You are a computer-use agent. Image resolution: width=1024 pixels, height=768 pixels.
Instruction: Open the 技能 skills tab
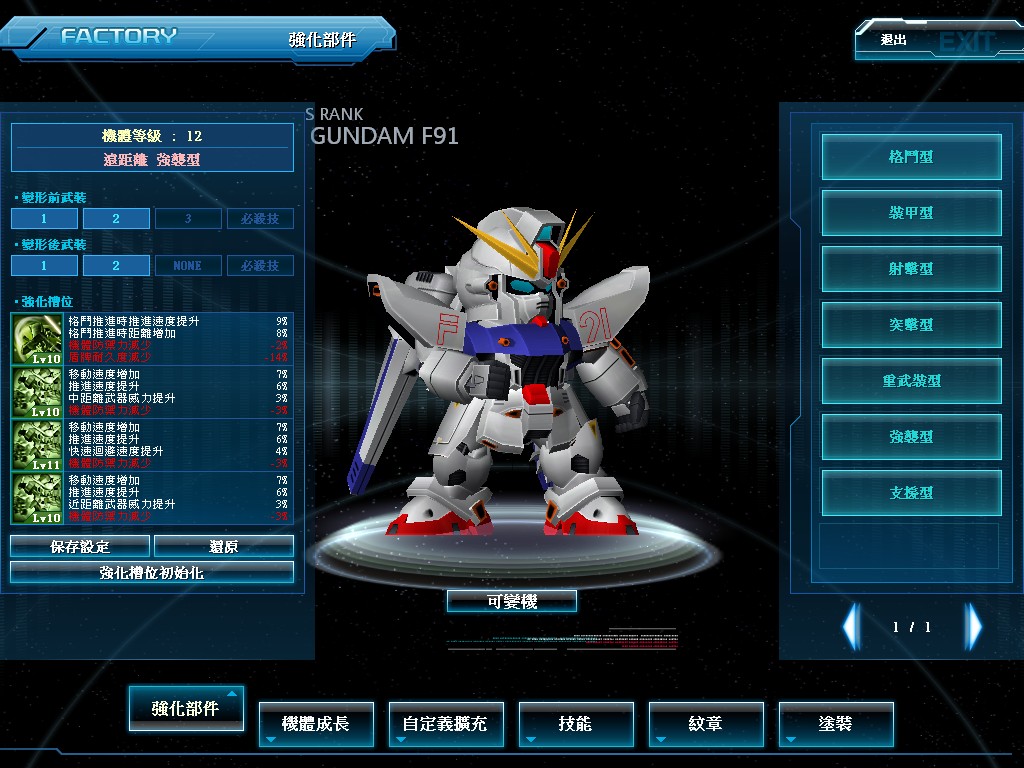click(576, 723)
